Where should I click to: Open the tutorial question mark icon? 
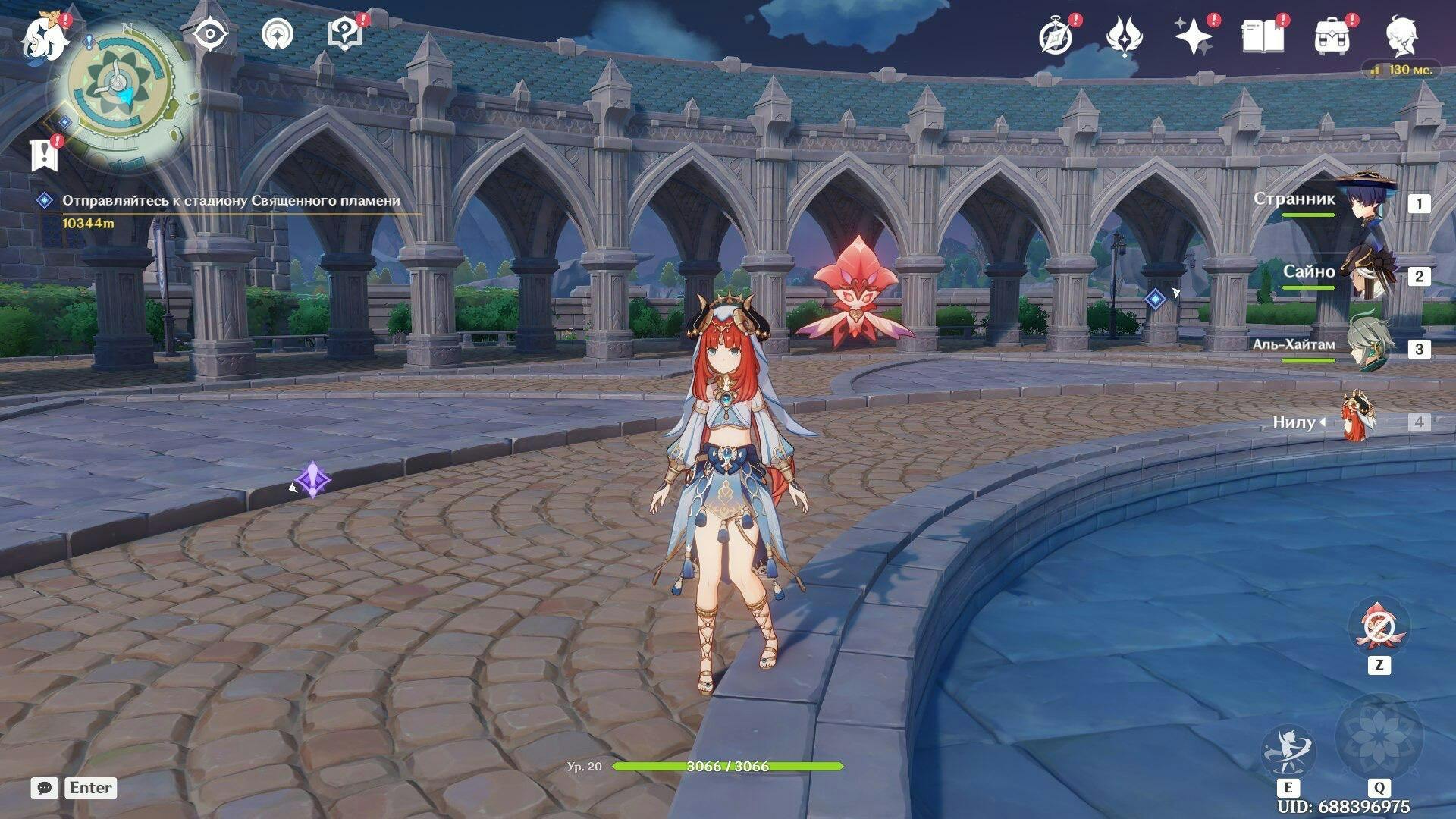(x=344, y=35)
